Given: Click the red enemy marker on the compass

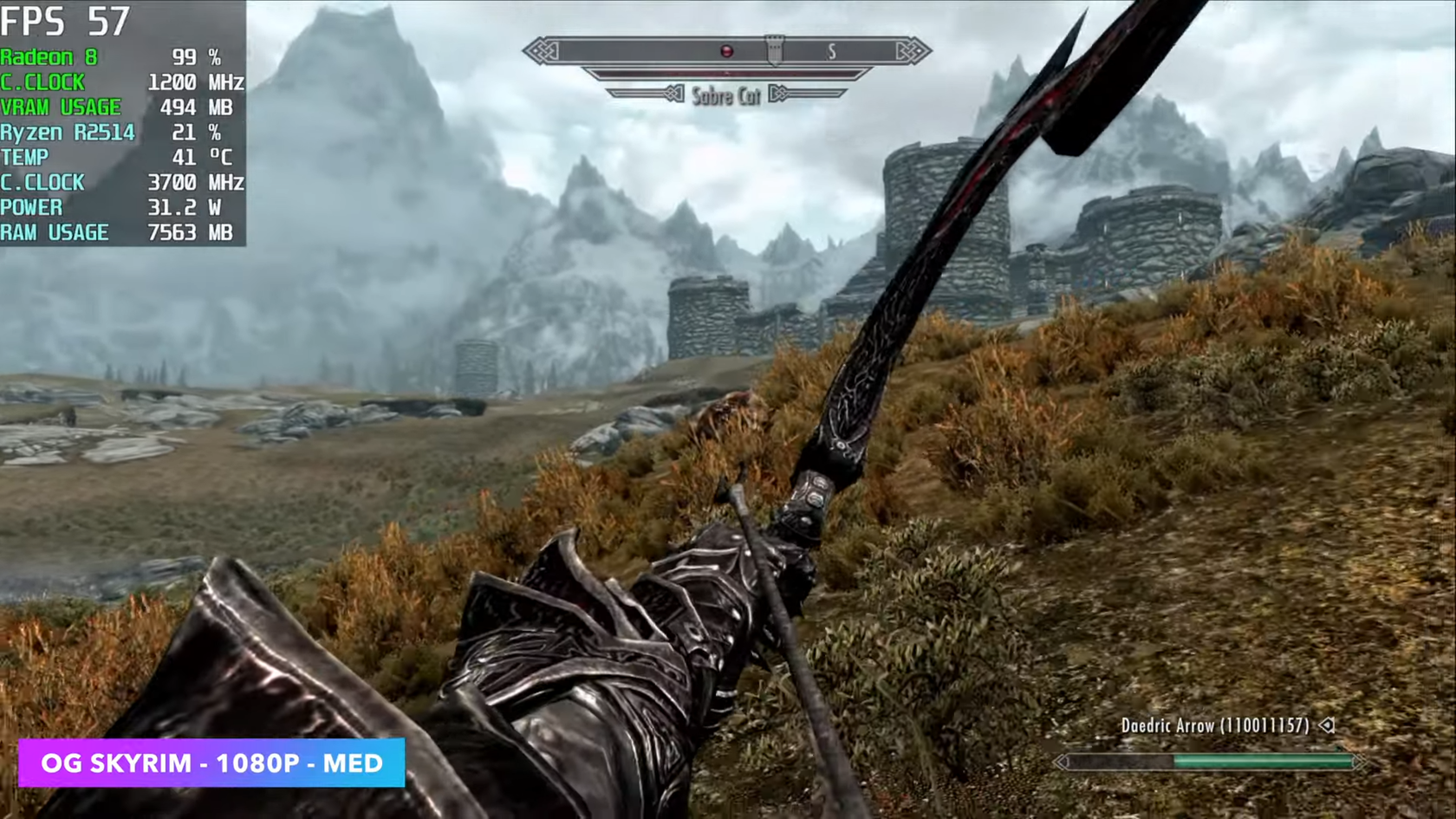Looking at the screenshot, I should (x=727, y=52).
